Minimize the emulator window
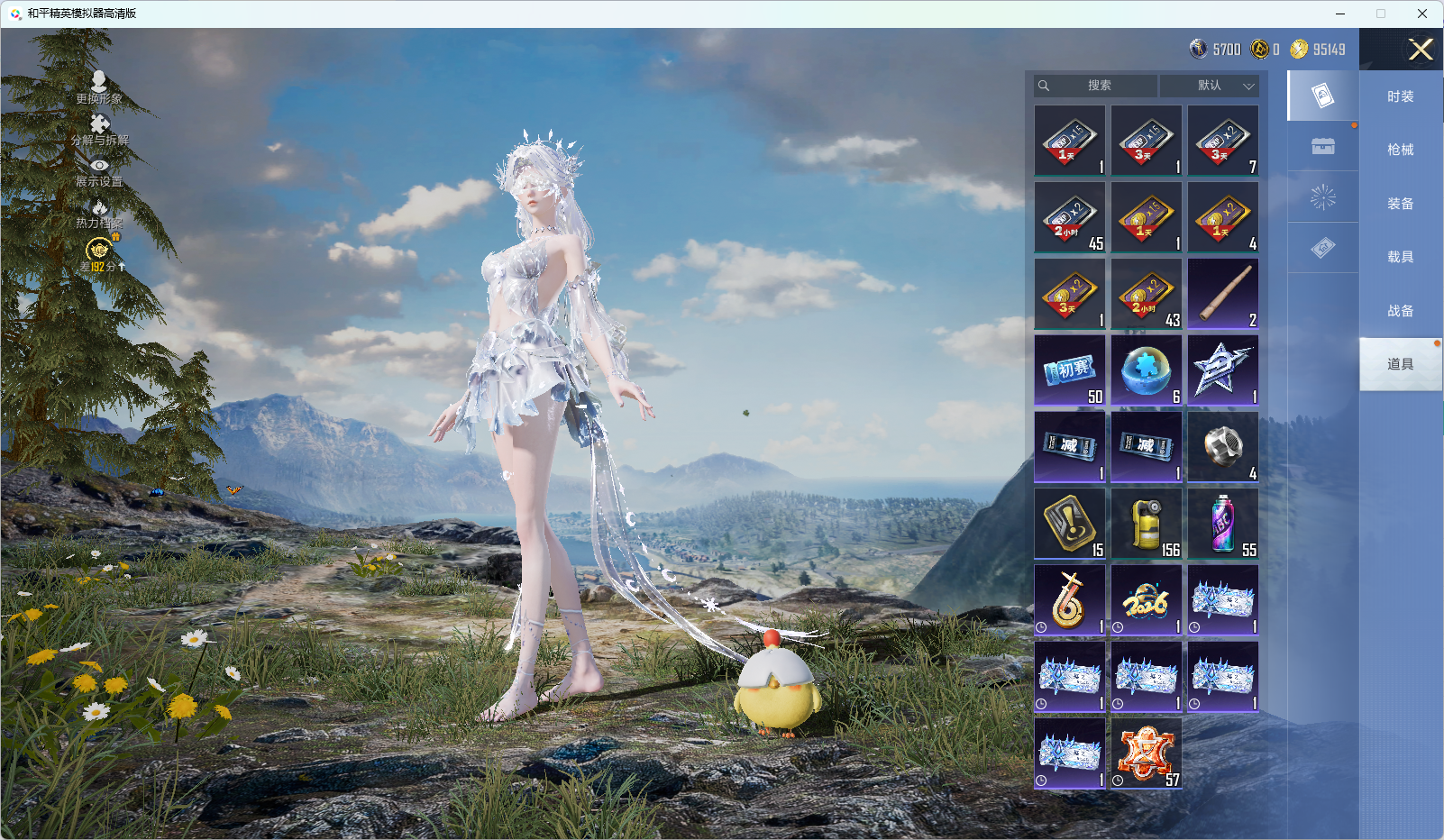Viewport: 1444px width, 840px height. 1340,14
